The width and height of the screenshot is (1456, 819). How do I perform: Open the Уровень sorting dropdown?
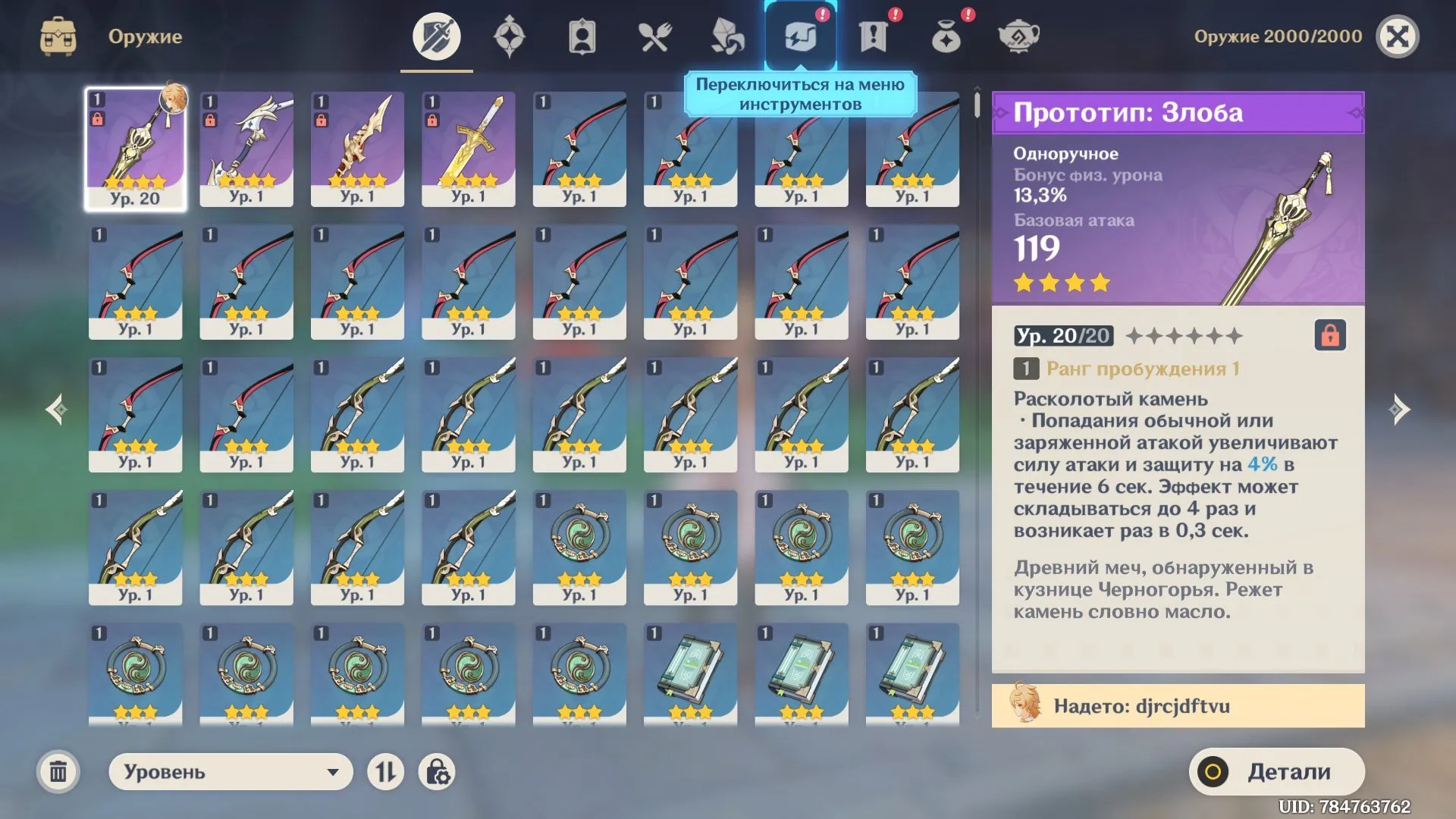pos(230,771)
